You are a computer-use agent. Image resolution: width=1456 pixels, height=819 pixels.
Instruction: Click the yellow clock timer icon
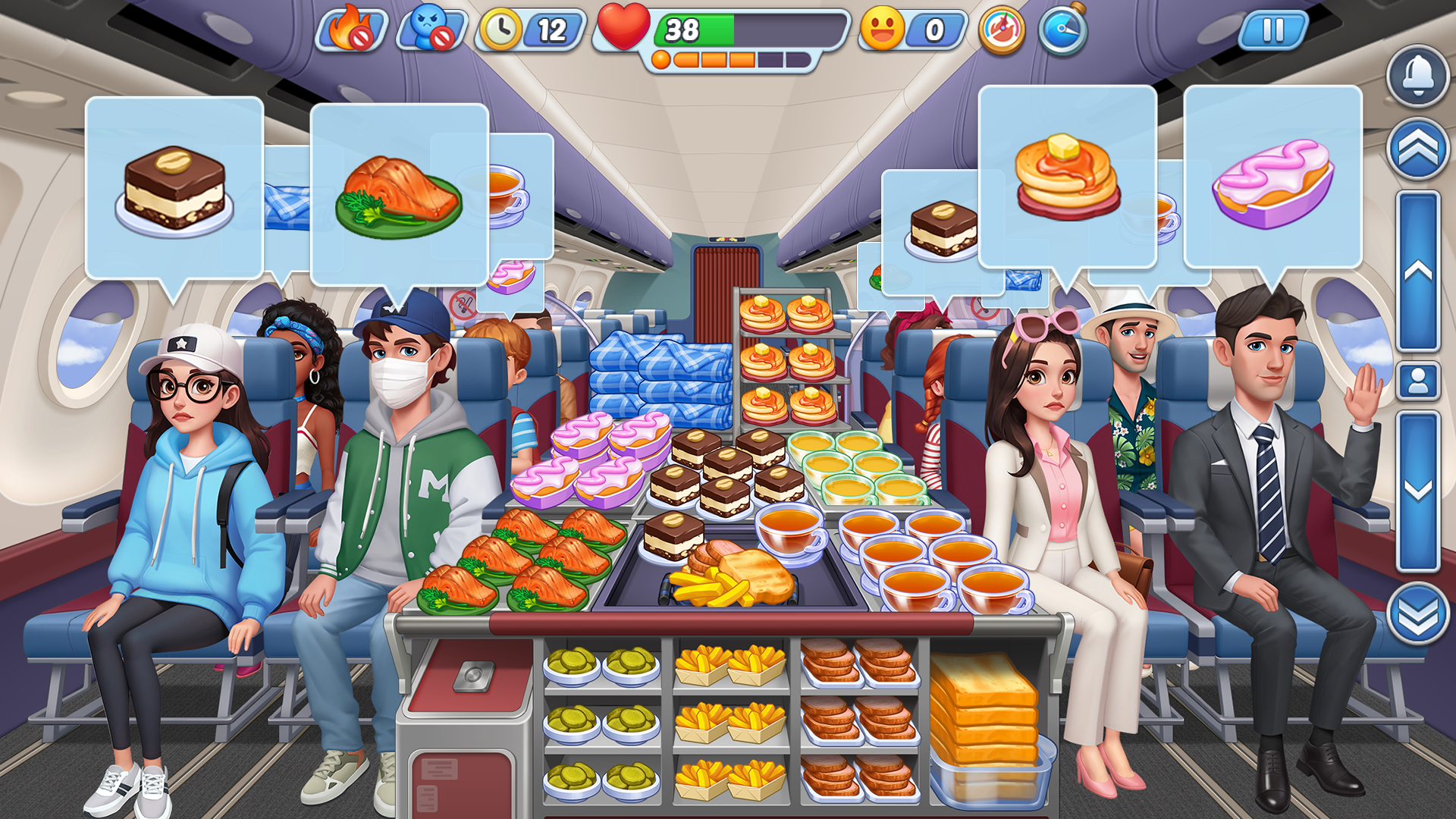500,30
